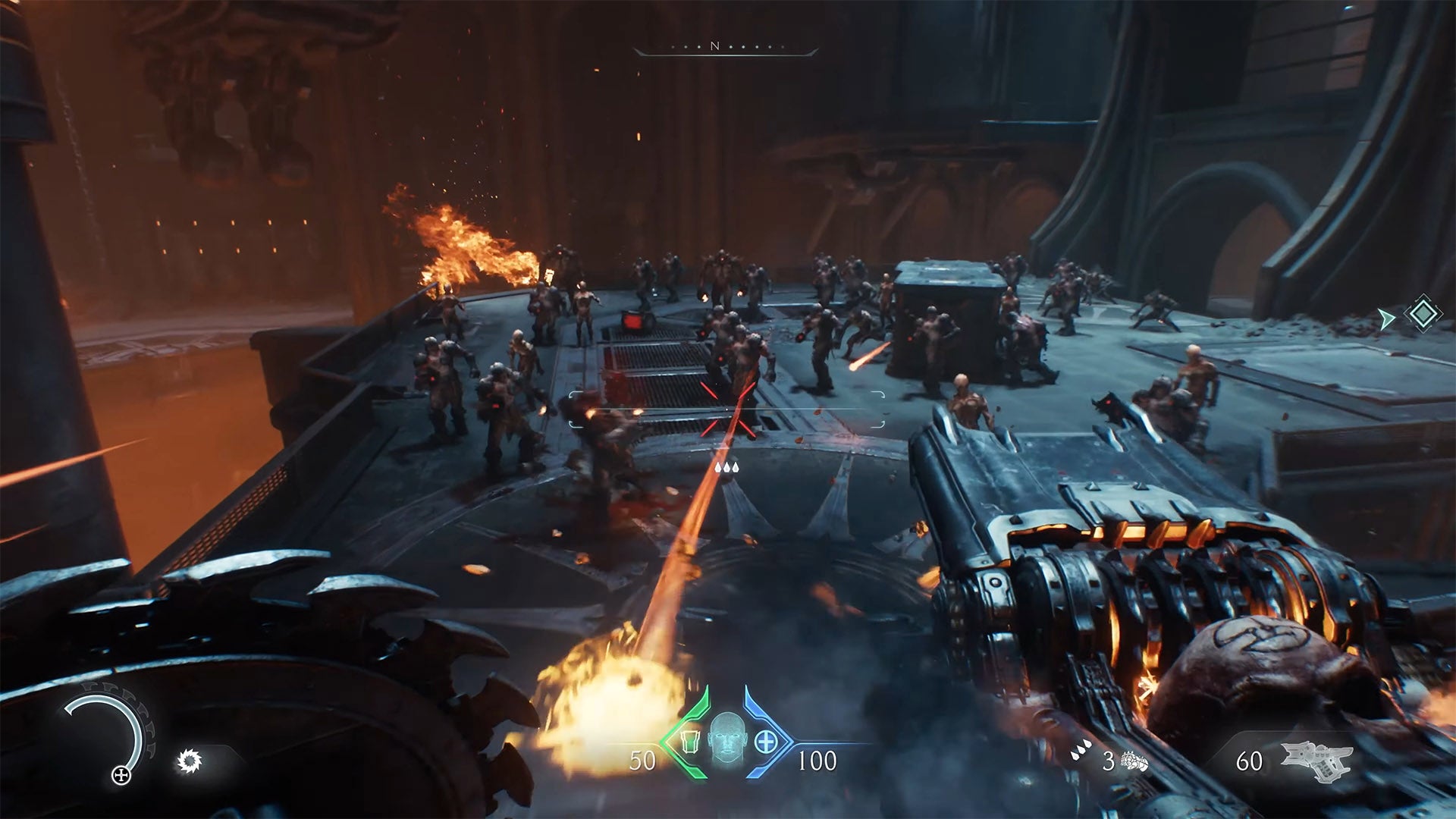The image size is (1456, 819).
Task: Expand the compass strip at the top
Action: (x=728, y=47)
